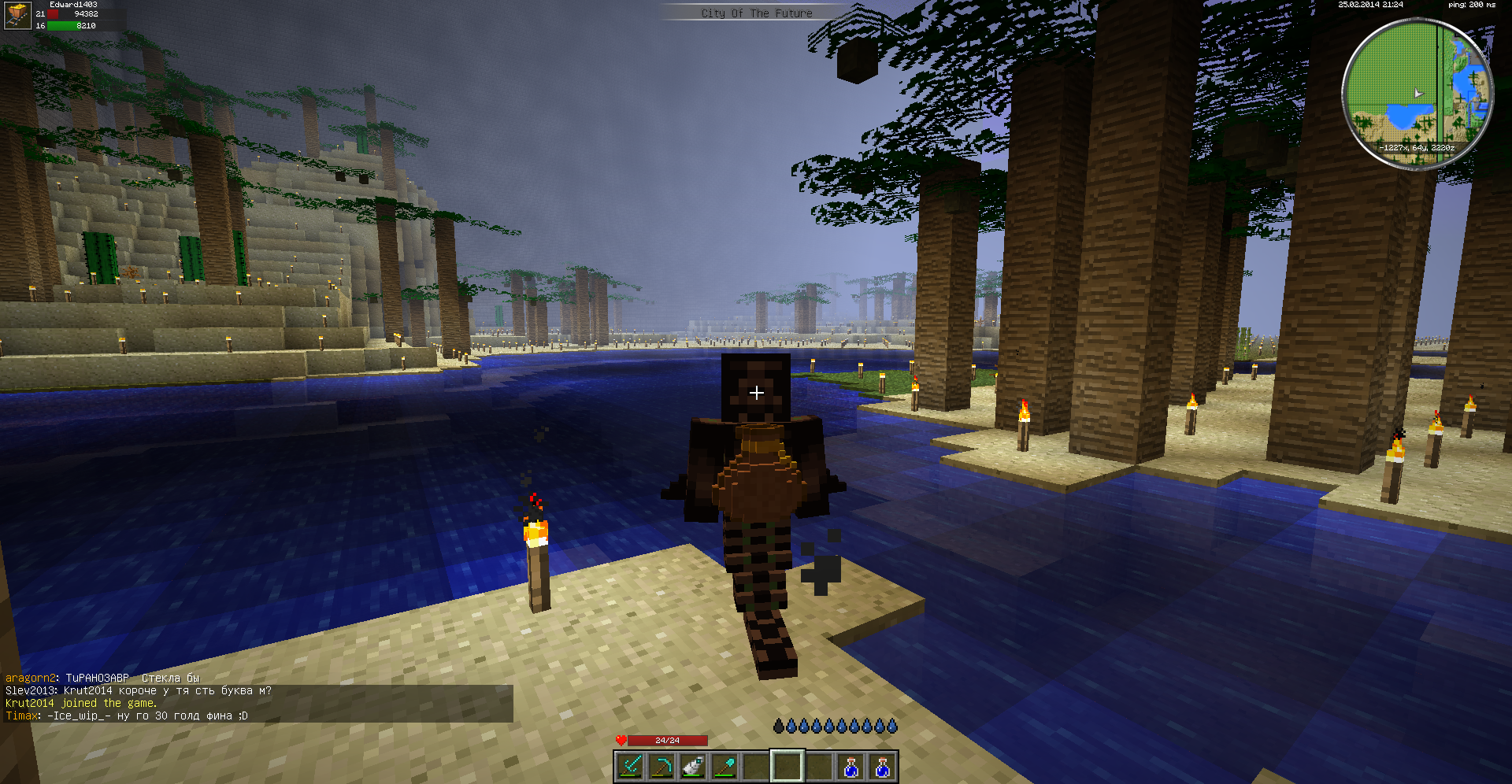
Task: Click Timax's name in the chat log
Action: pyautogui.click(x=21, y=716)
